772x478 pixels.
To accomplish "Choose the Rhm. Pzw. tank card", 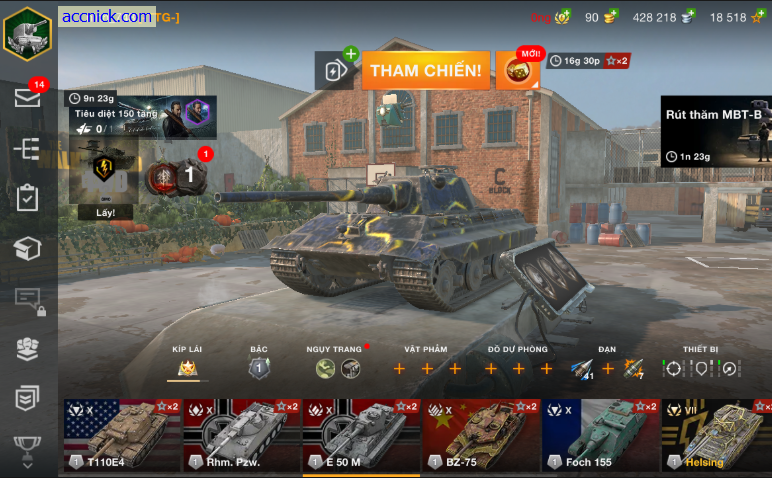I will pyautogui.click(x=241, y=435).
